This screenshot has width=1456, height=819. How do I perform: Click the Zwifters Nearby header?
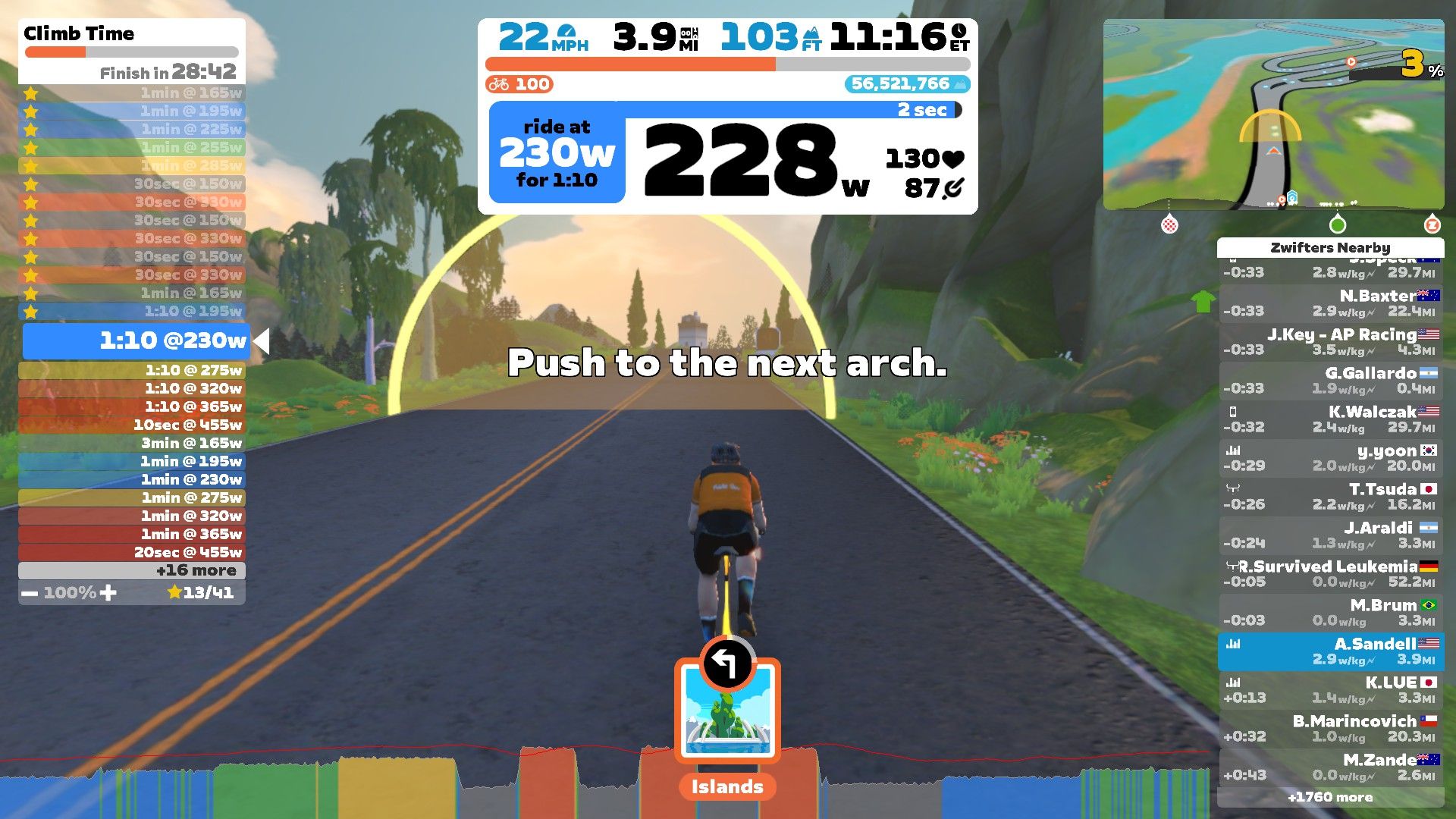pos(1331,248)
